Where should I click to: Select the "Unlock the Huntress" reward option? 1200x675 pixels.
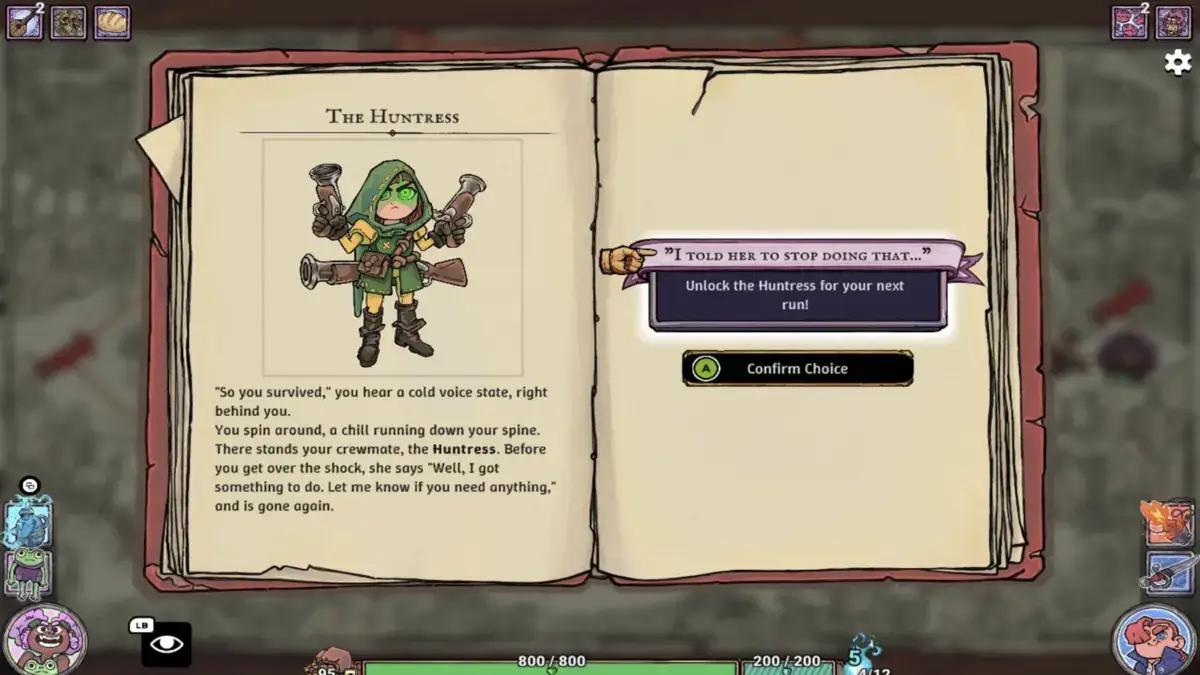coord(796,295)
